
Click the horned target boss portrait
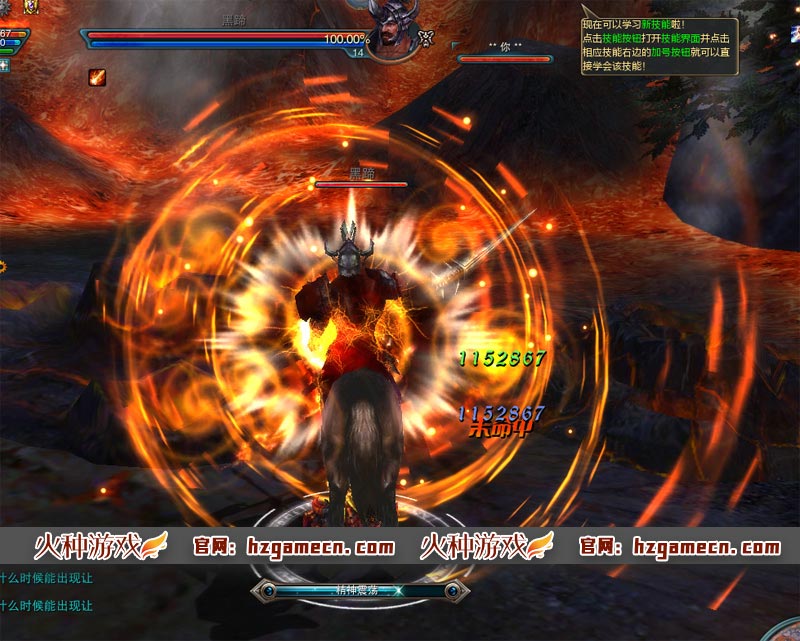pos(393,25)
